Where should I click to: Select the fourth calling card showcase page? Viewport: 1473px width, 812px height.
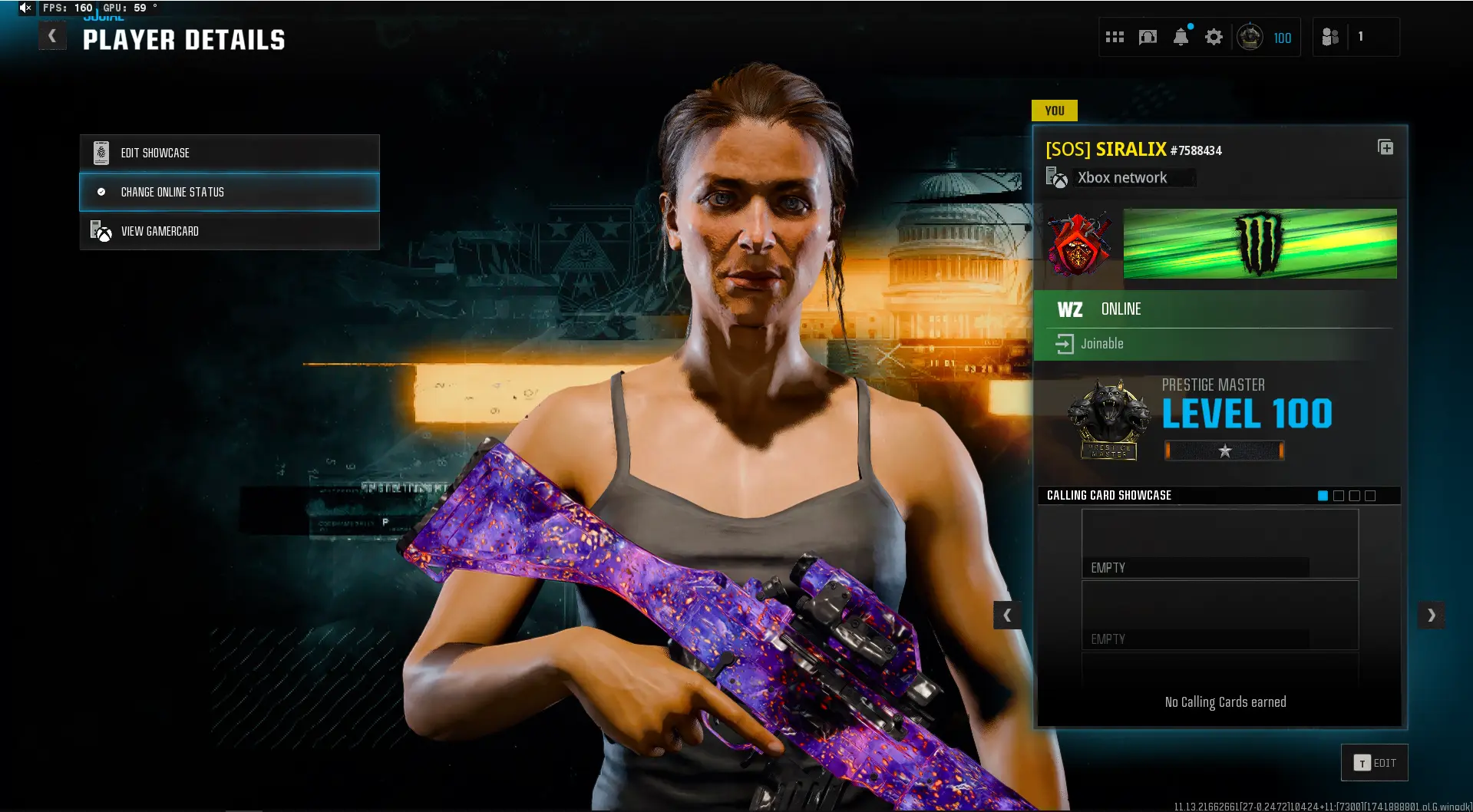click(1370, 496)
